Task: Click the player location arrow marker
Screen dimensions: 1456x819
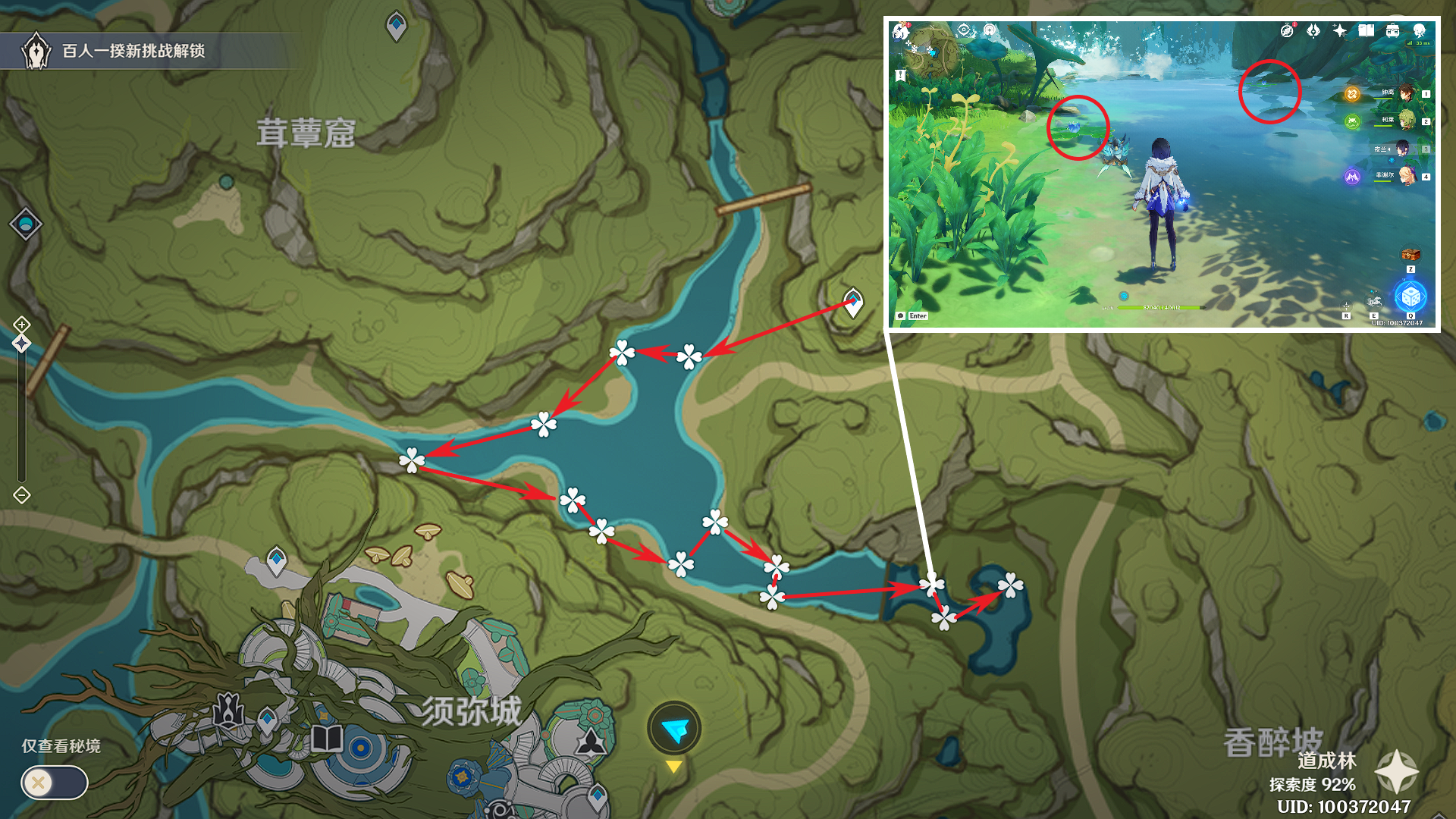Action: click(x=674, y=729)
